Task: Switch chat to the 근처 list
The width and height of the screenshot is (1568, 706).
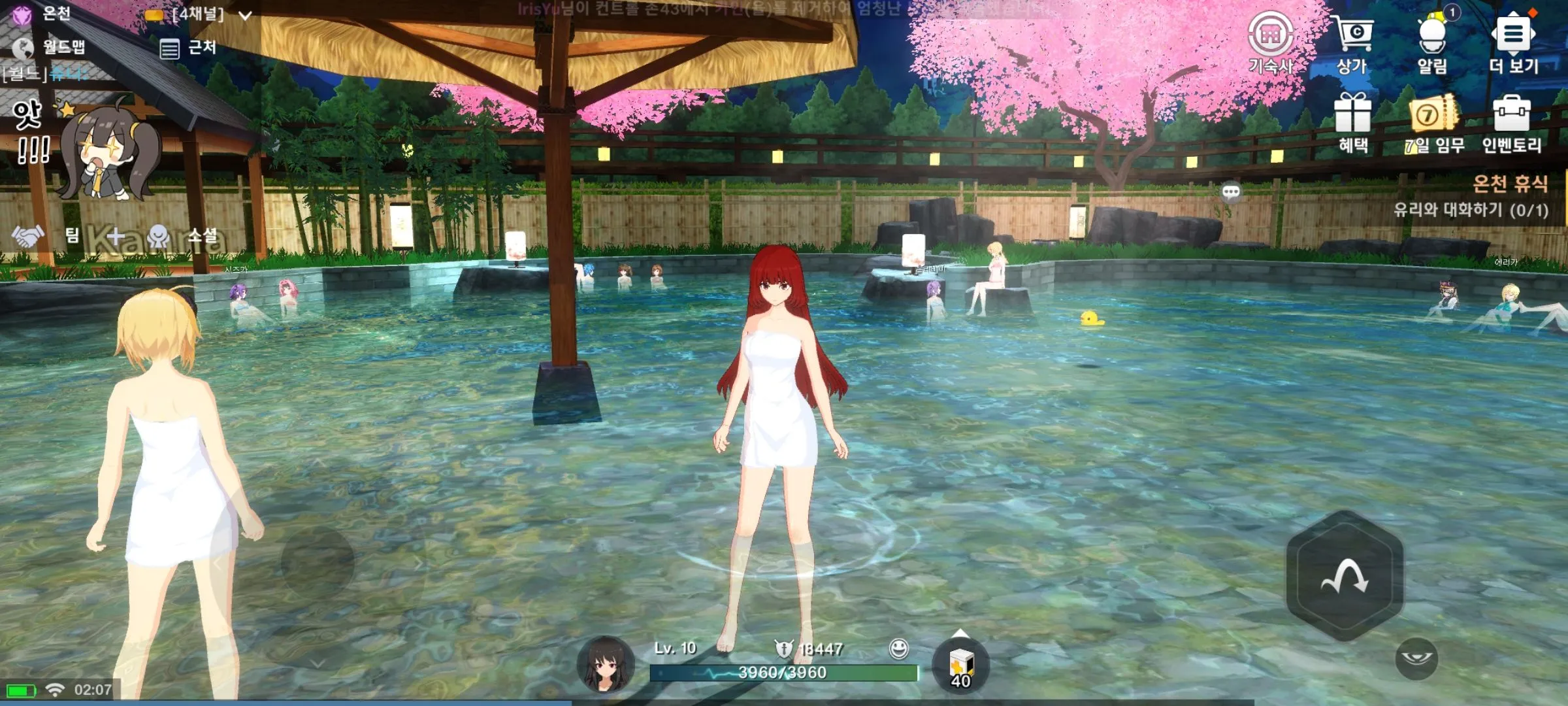Action: (x=188, y=48)
